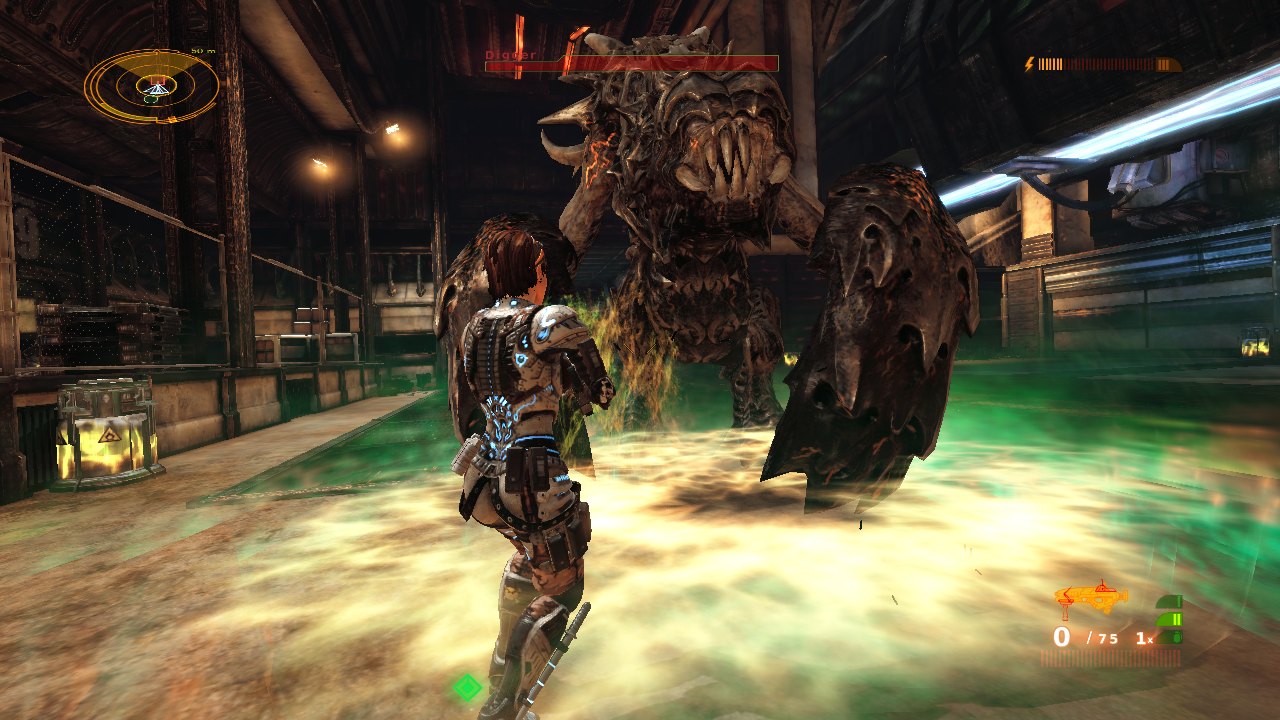Select the 1x score multiplier indicator
The height and width of the screenshot is (720, 1280).
(x=1144, y=637)
